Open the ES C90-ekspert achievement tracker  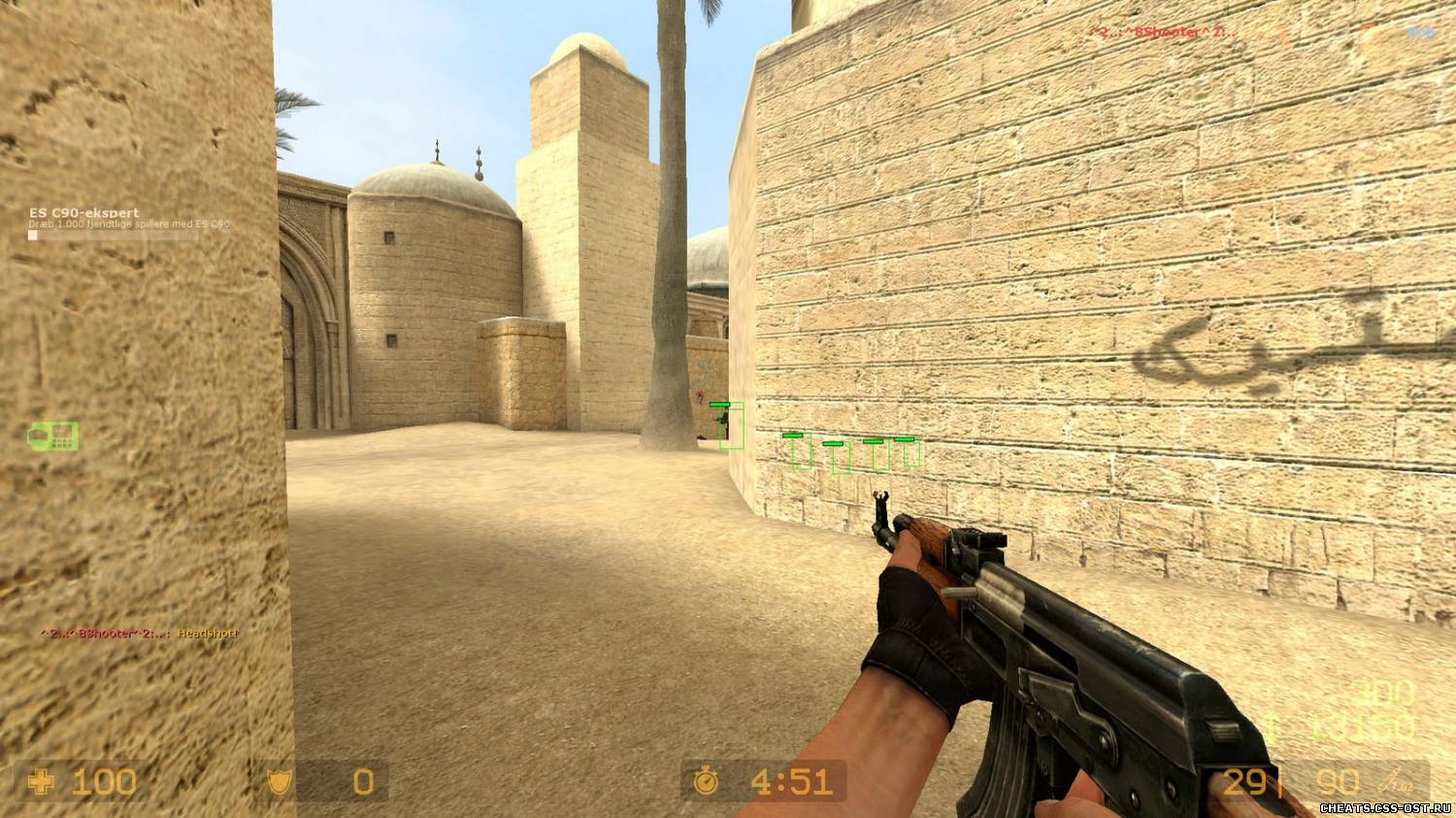(x=84, y=213)
